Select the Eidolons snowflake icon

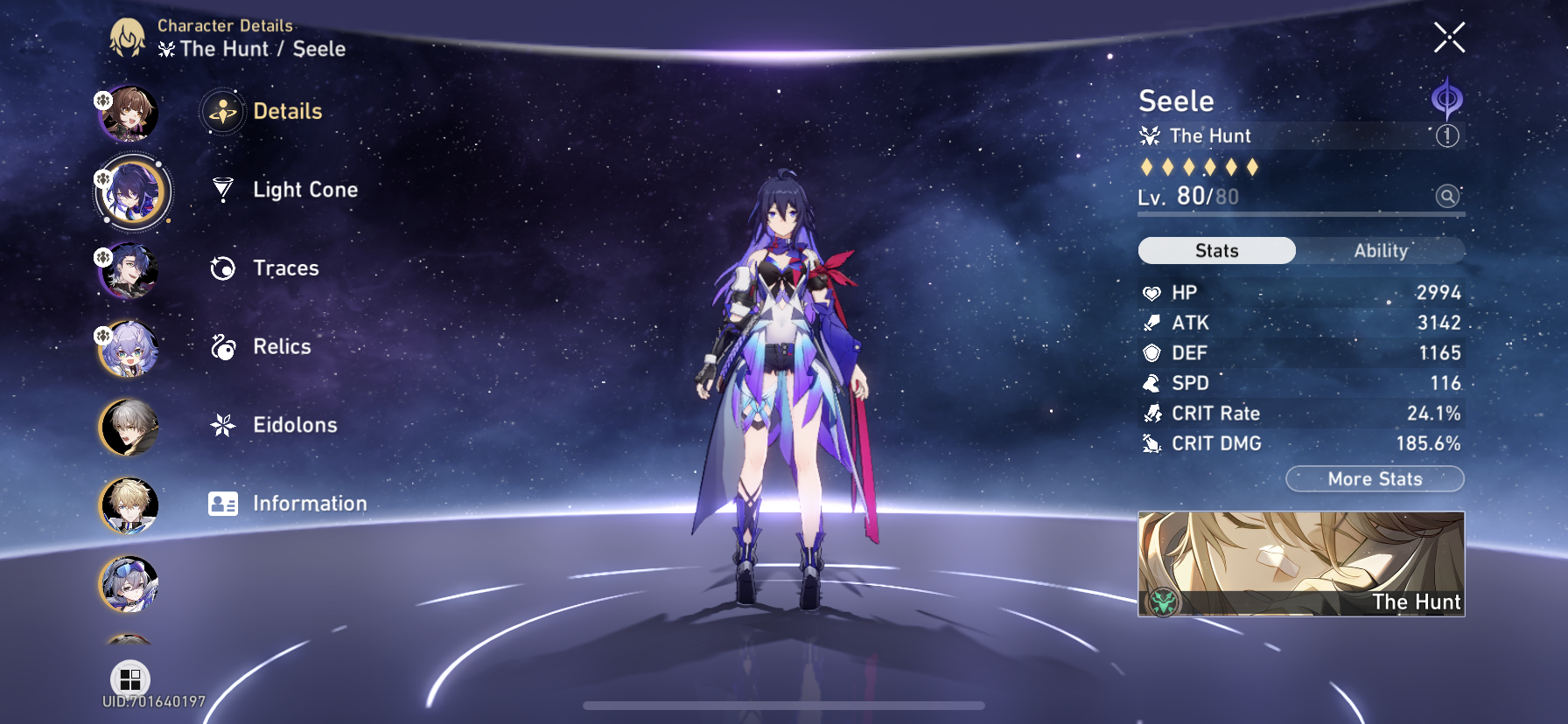click(224, 426)
